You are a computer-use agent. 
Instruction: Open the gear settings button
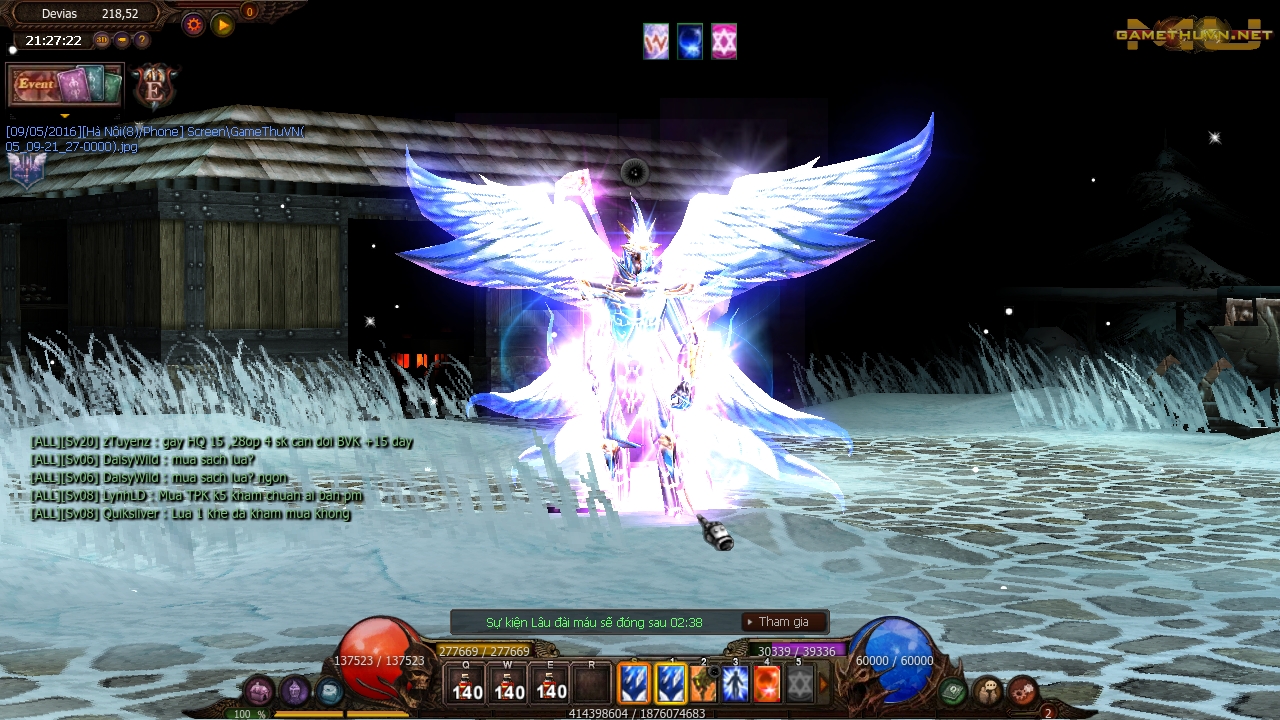(194, 25)
